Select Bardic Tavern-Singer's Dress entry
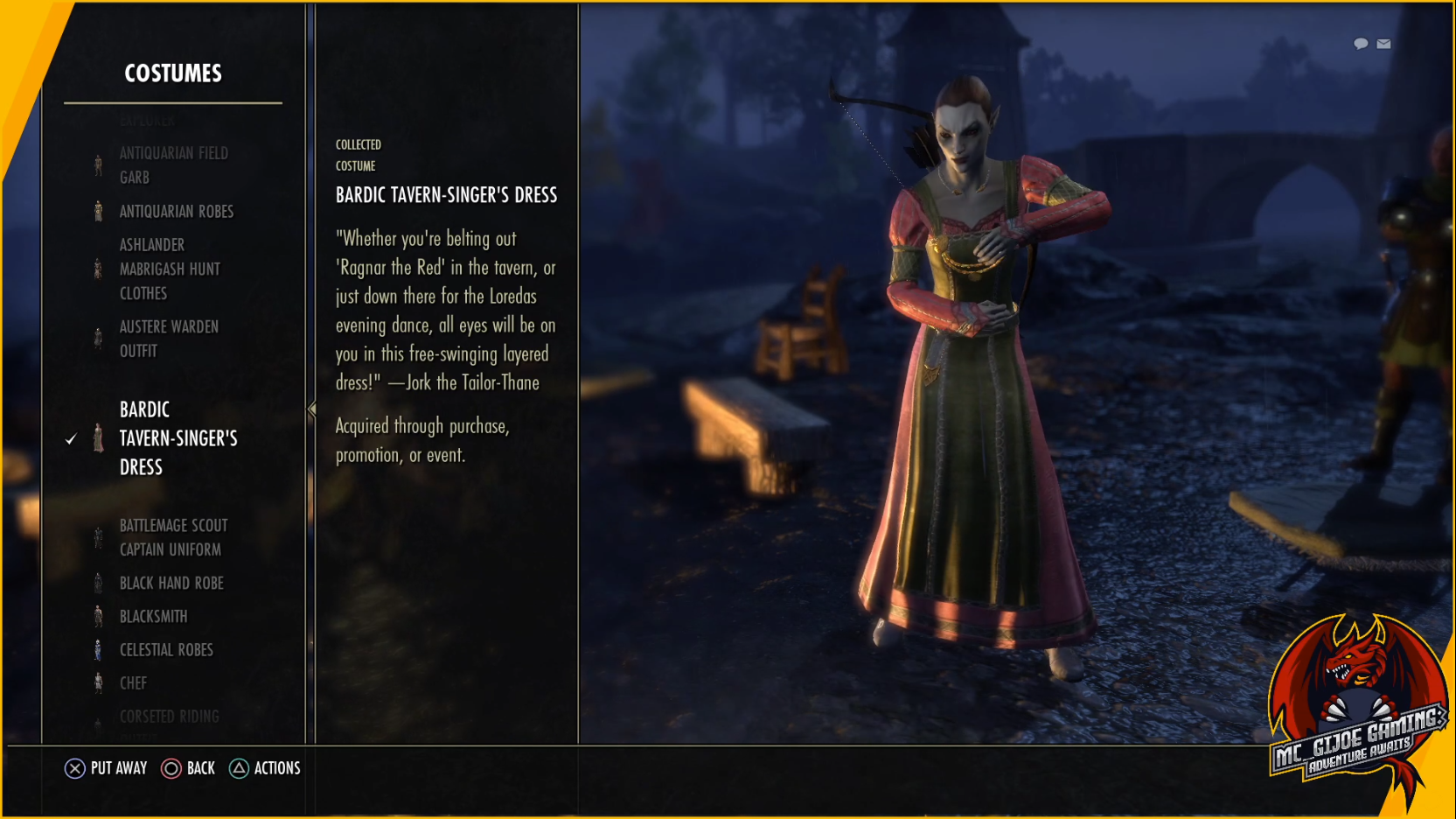This screenshot has height=819, width=1456. click(178, 438)
